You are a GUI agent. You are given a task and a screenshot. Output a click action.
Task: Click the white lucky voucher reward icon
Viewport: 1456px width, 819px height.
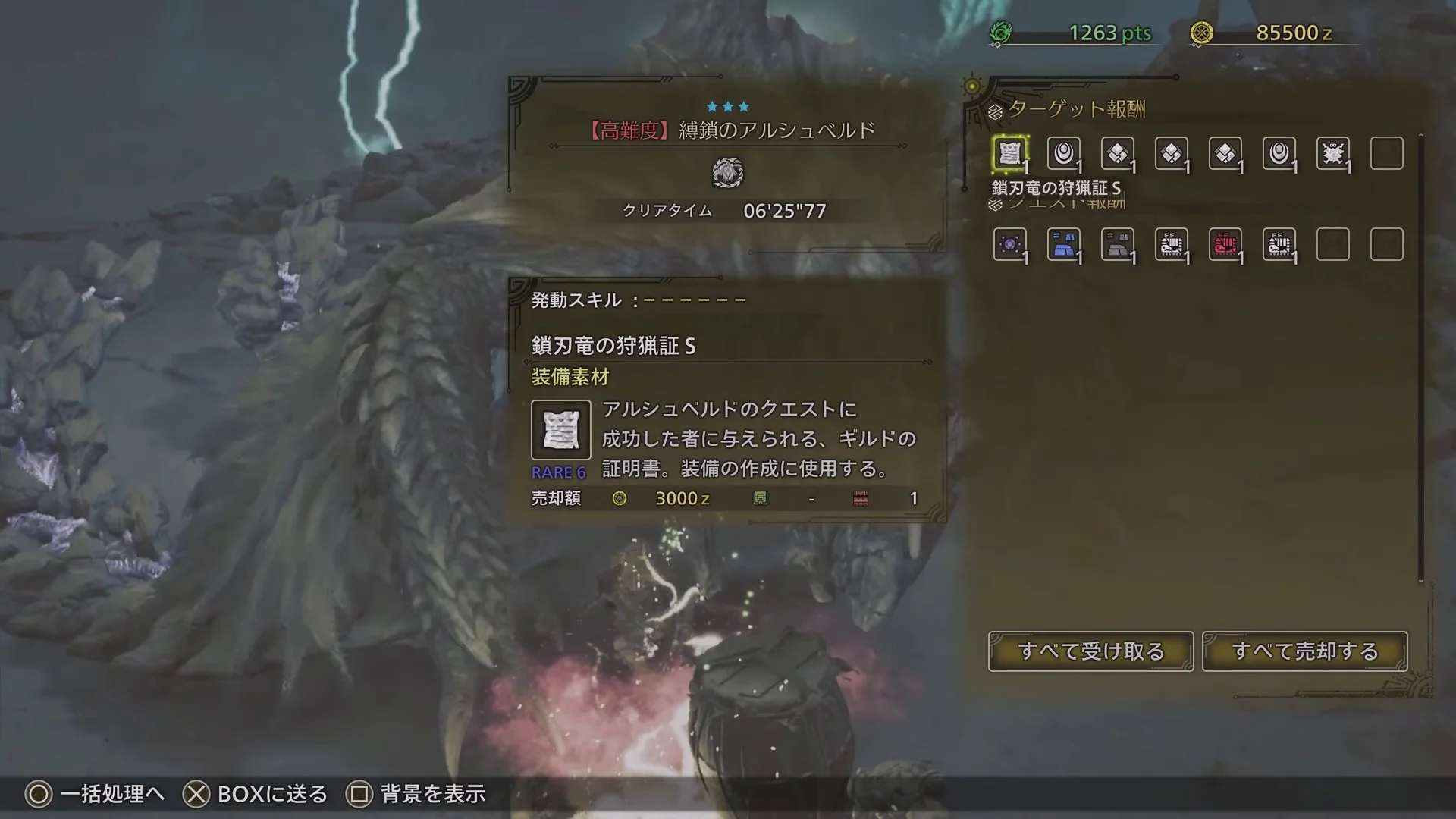(x=1172, y=245)
